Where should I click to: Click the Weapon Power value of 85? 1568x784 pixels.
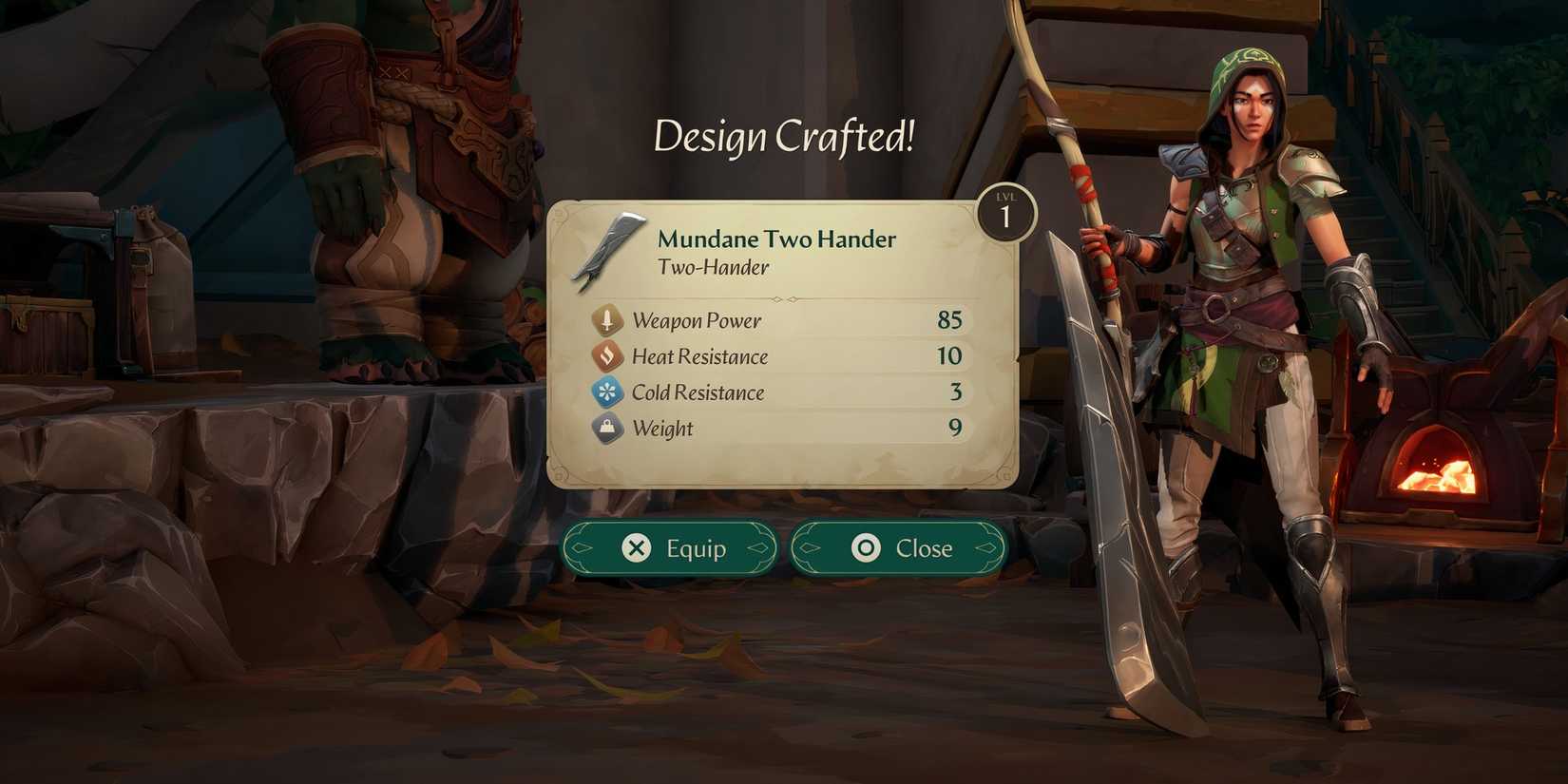tap(950, 320)
